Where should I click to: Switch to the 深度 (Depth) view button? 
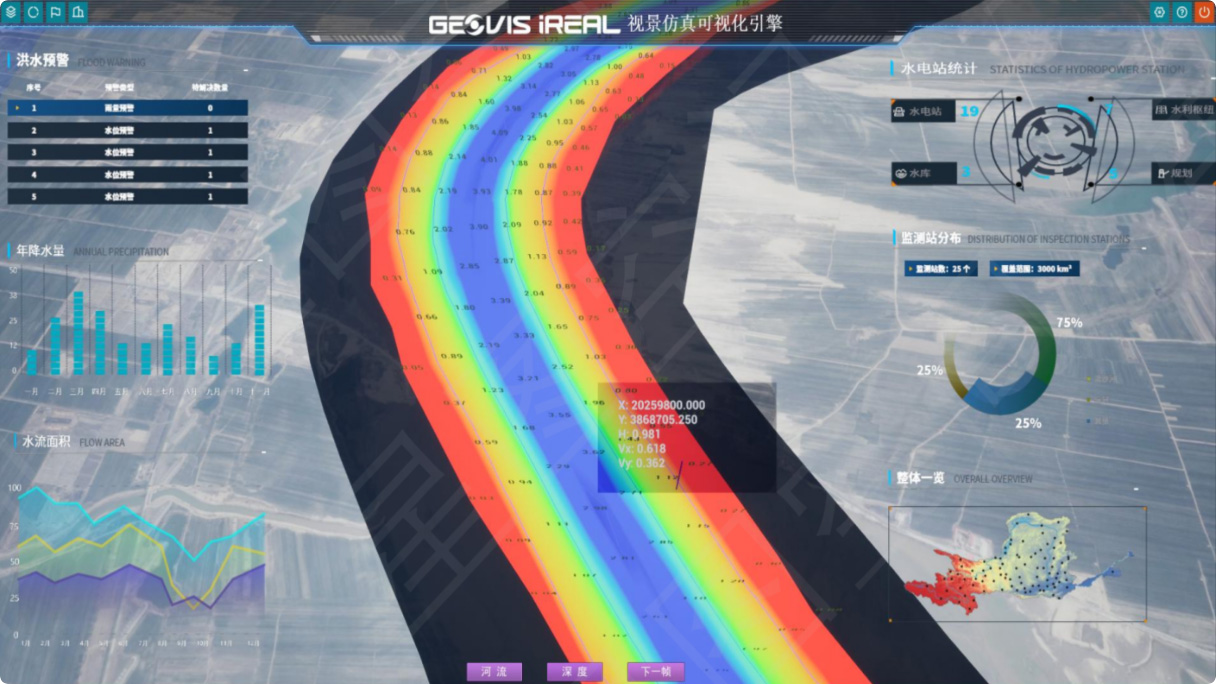point(574,672)
